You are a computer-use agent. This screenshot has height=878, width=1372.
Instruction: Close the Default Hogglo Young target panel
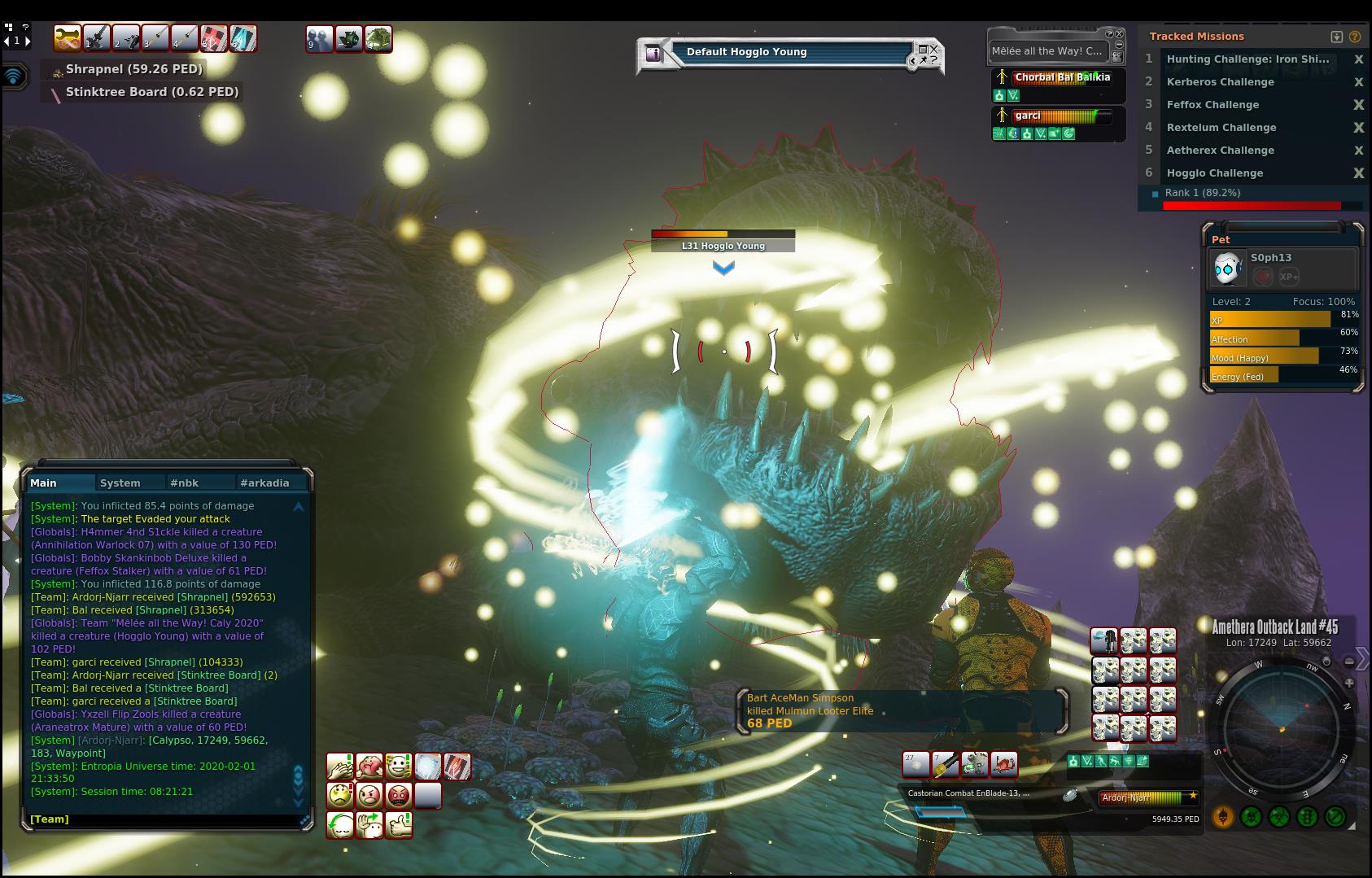934,49
